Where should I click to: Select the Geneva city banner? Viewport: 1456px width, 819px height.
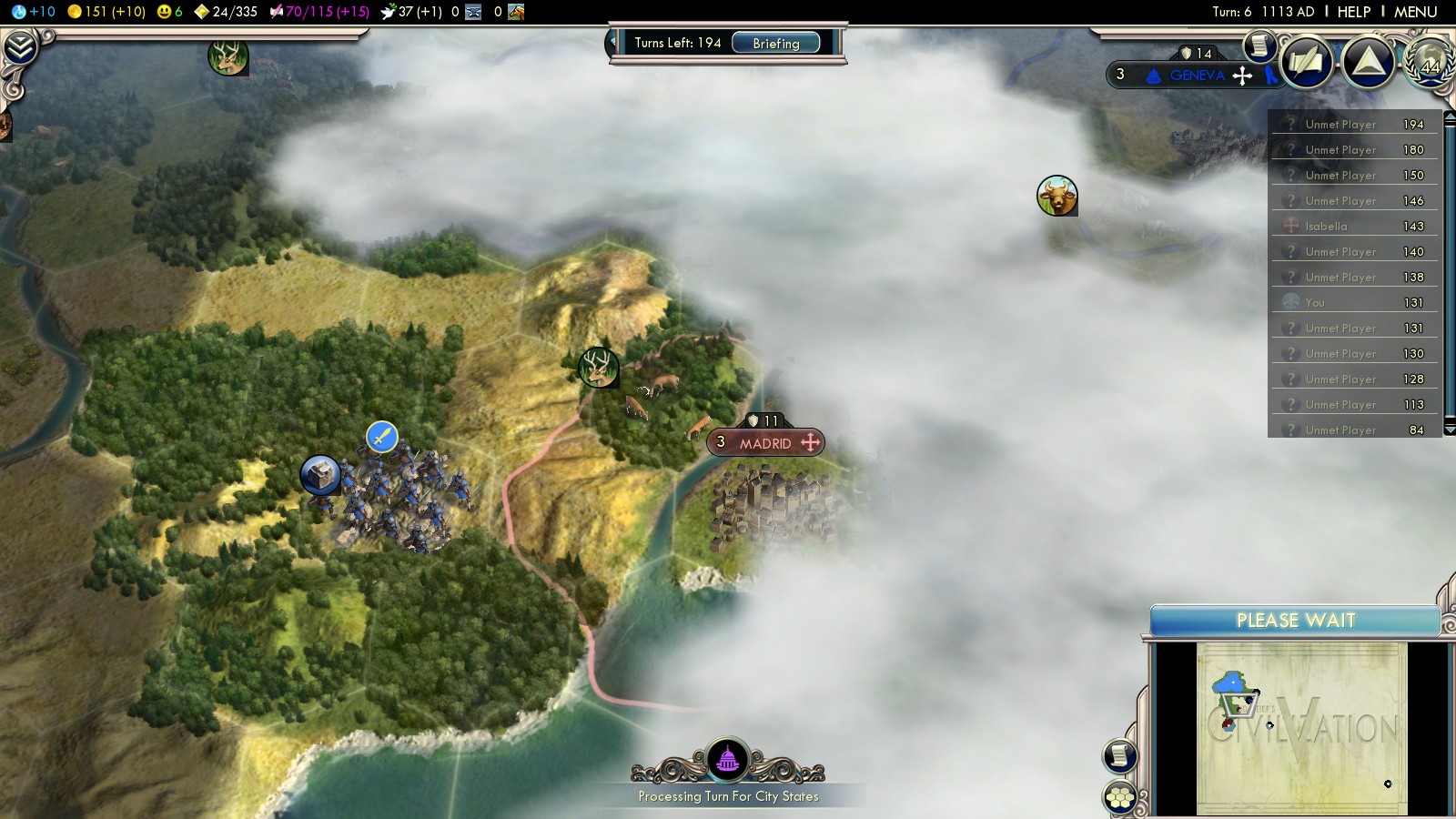[1196, 75]
